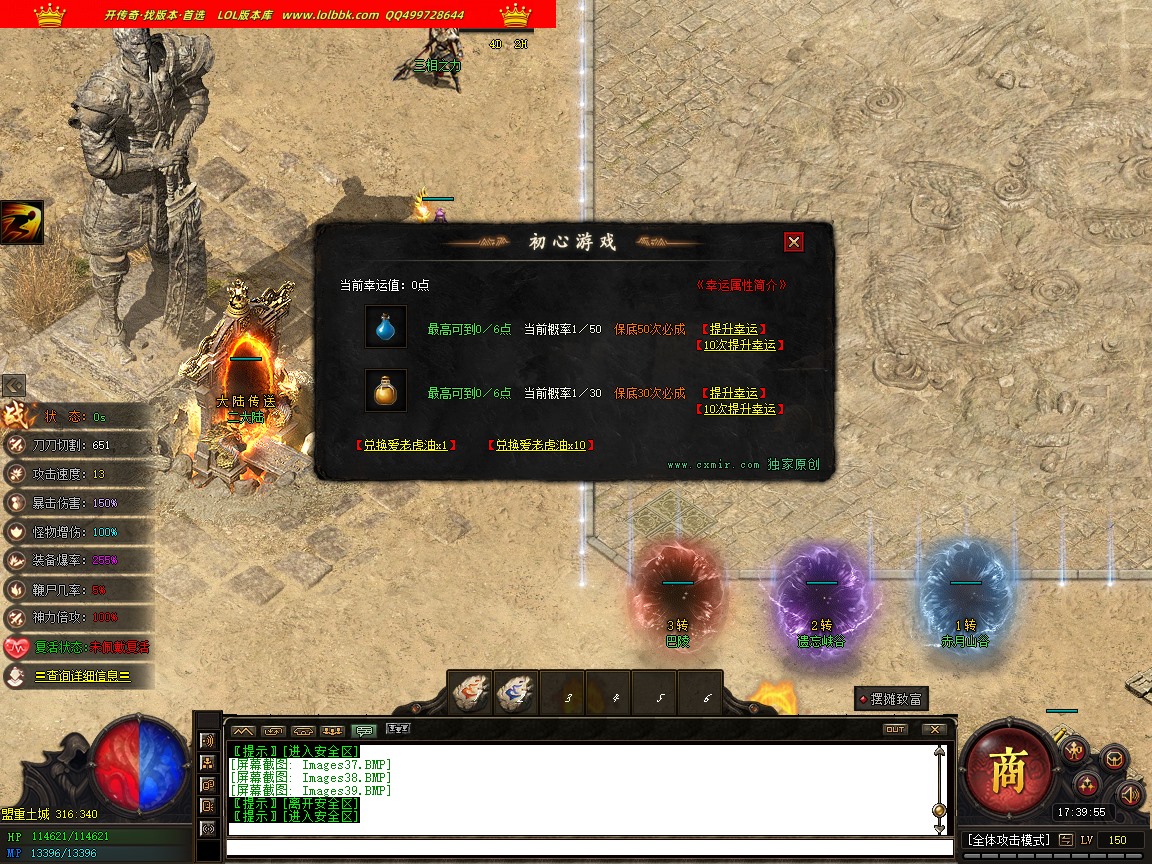
Task: Collapse the left stats panel arrow
Action: 13,385
